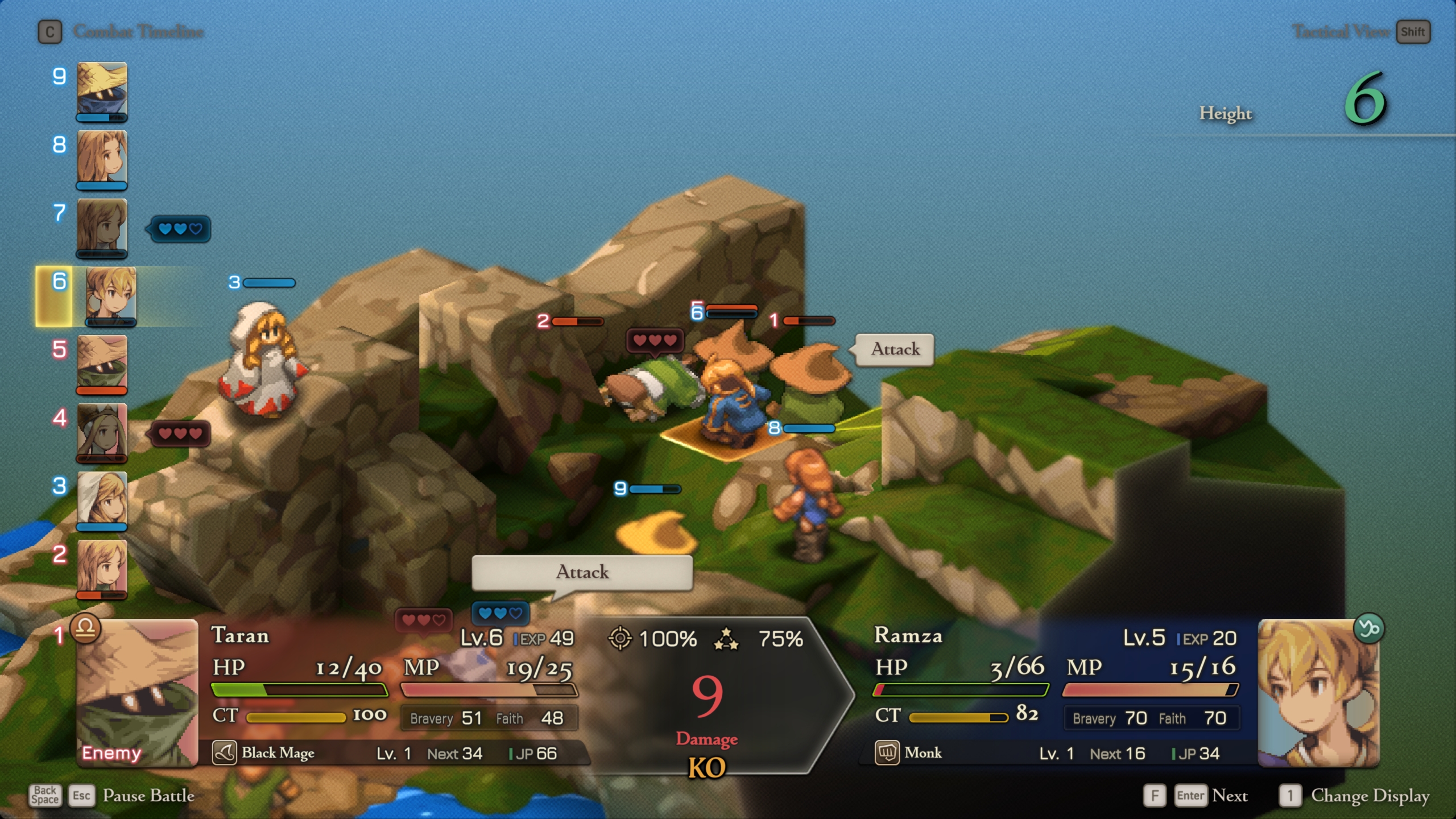
Task: Select the Attack command bubble near Ramza
Action: (894, 349)
